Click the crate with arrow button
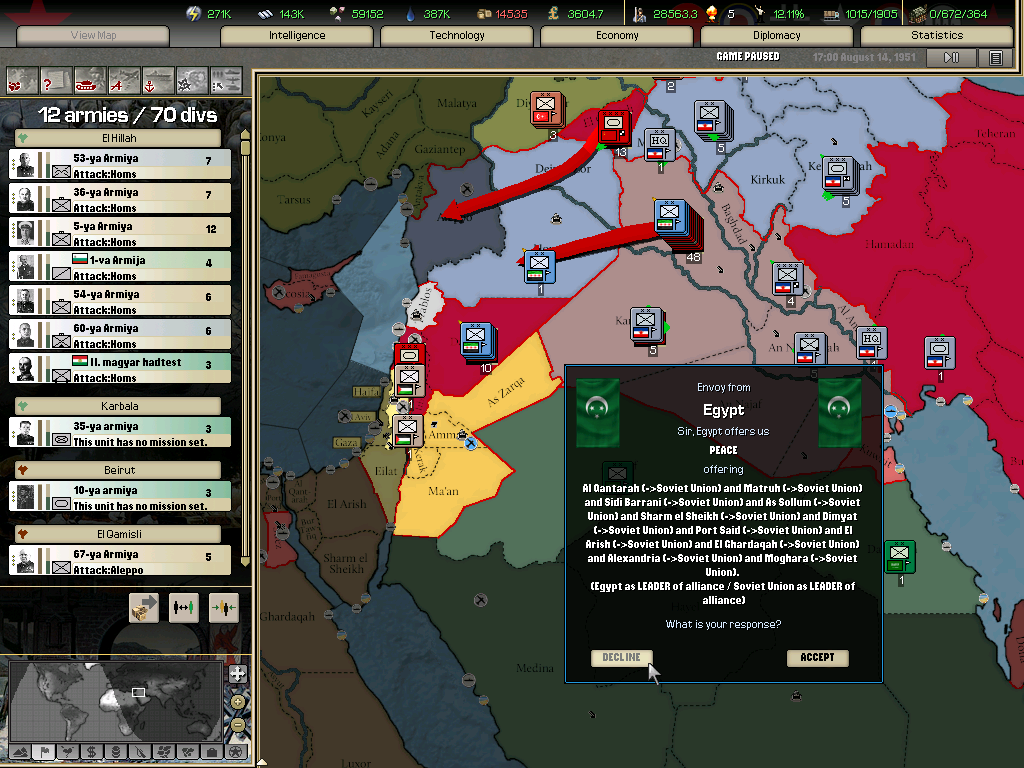This screenshot has height=768, width=1024. [144, 608]
